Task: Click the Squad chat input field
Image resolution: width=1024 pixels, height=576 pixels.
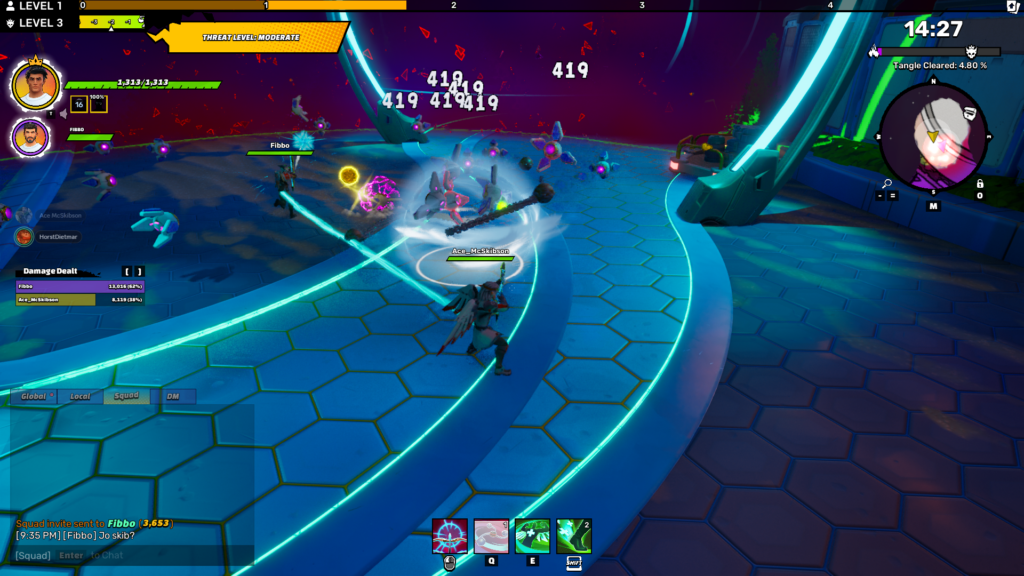Action: [130, 555]
